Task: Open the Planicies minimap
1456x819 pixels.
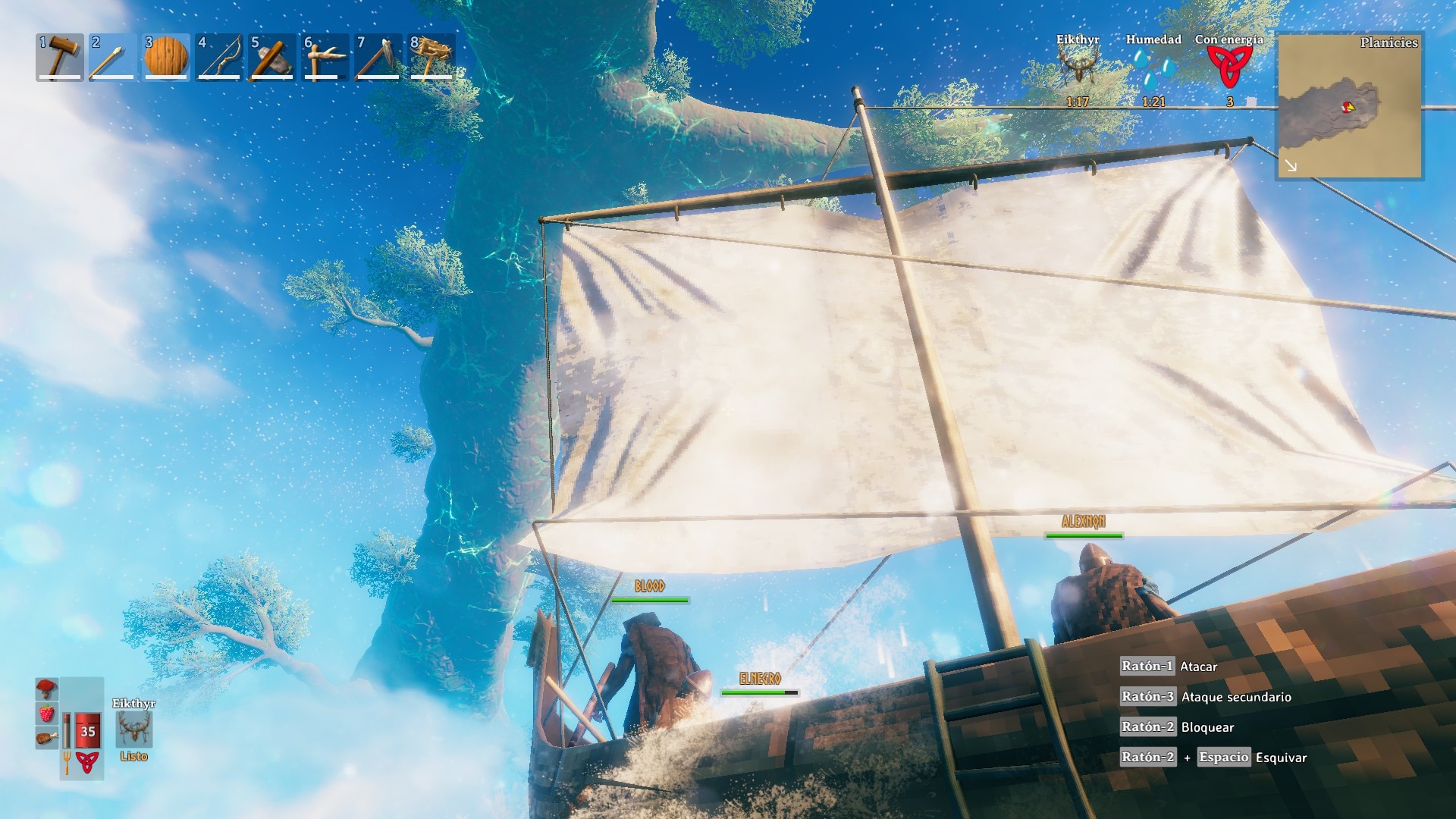Action: 1349,105
